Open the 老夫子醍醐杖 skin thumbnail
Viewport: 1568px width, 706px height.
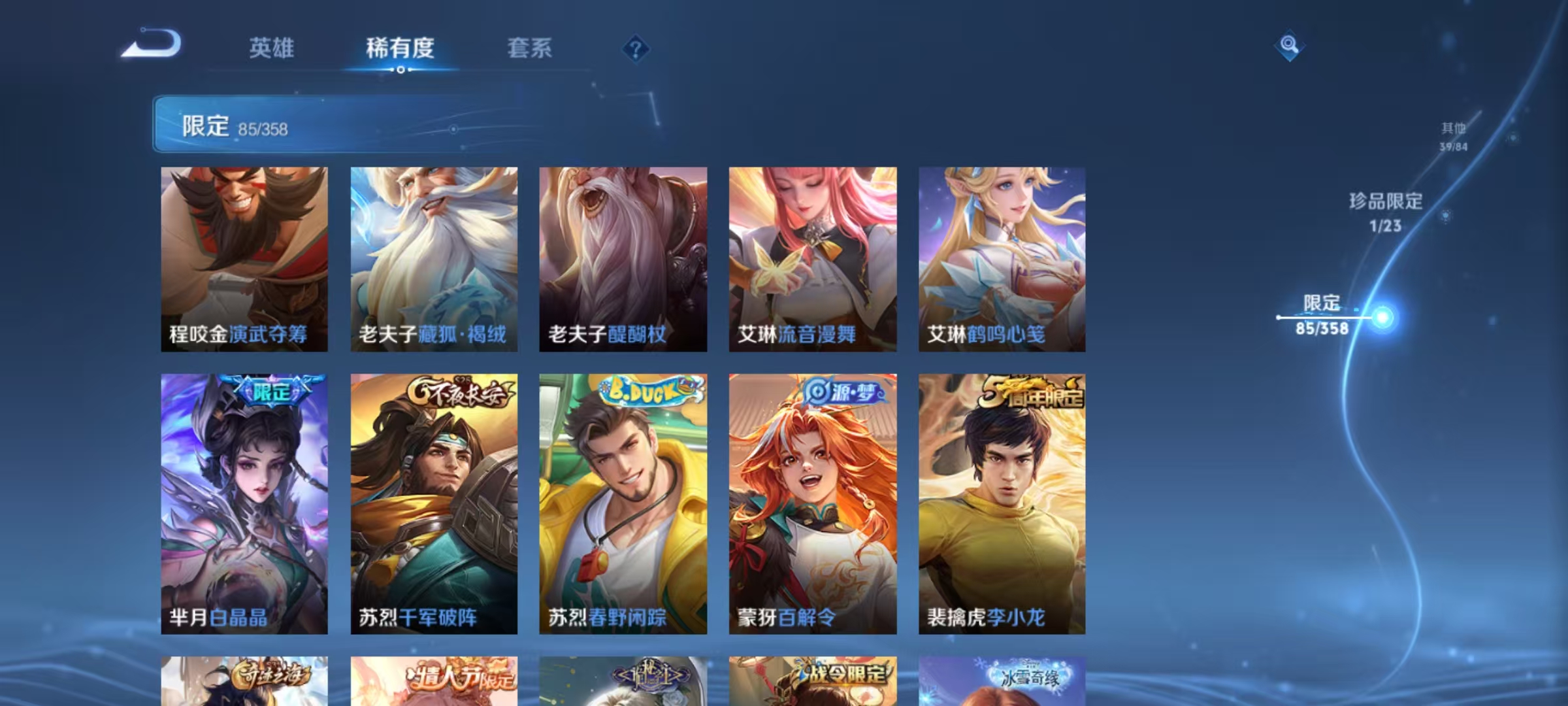click(624, 255)
